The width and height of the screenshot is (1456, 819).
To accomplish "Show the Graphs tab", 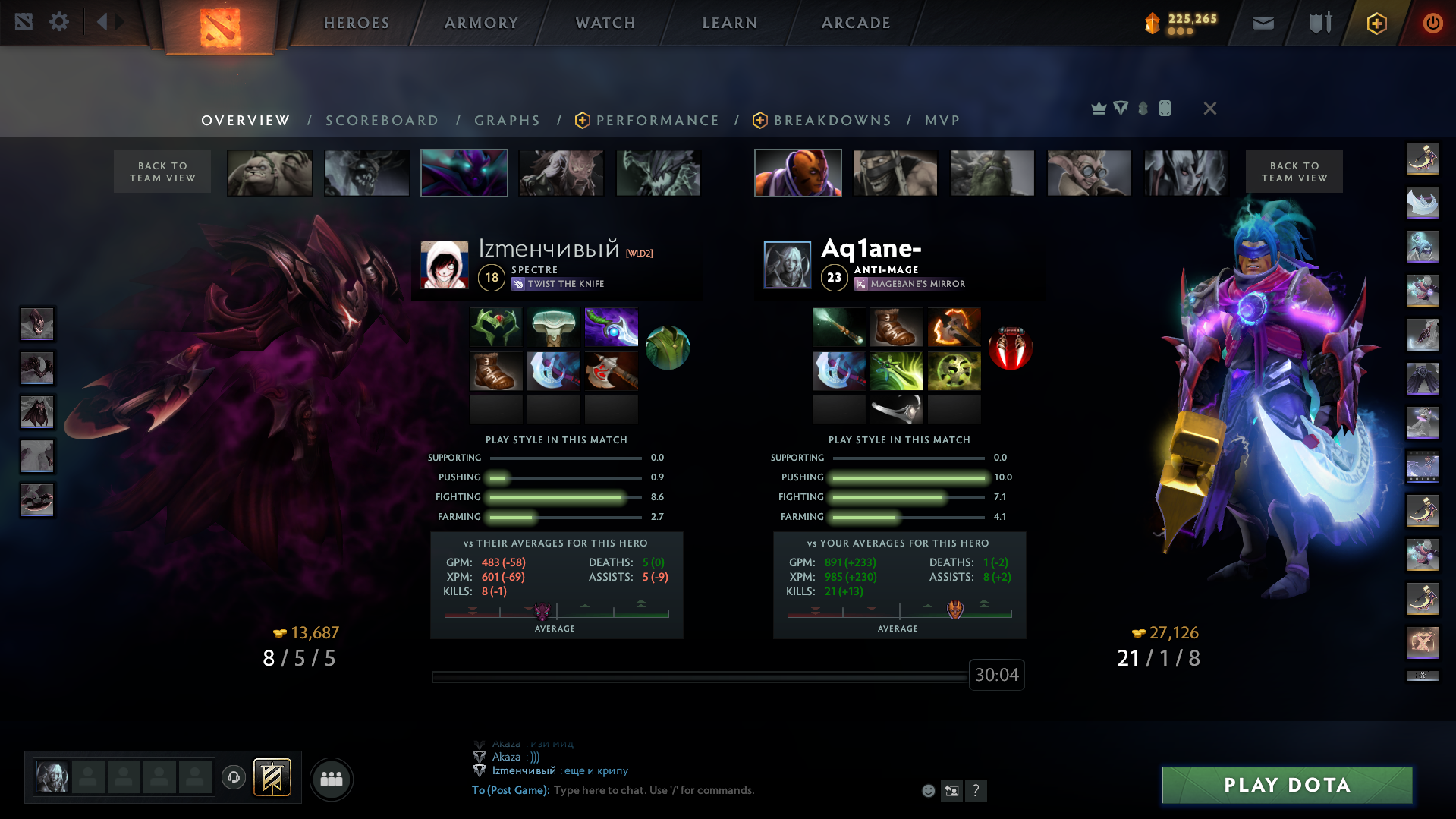I will pos(507,121).
